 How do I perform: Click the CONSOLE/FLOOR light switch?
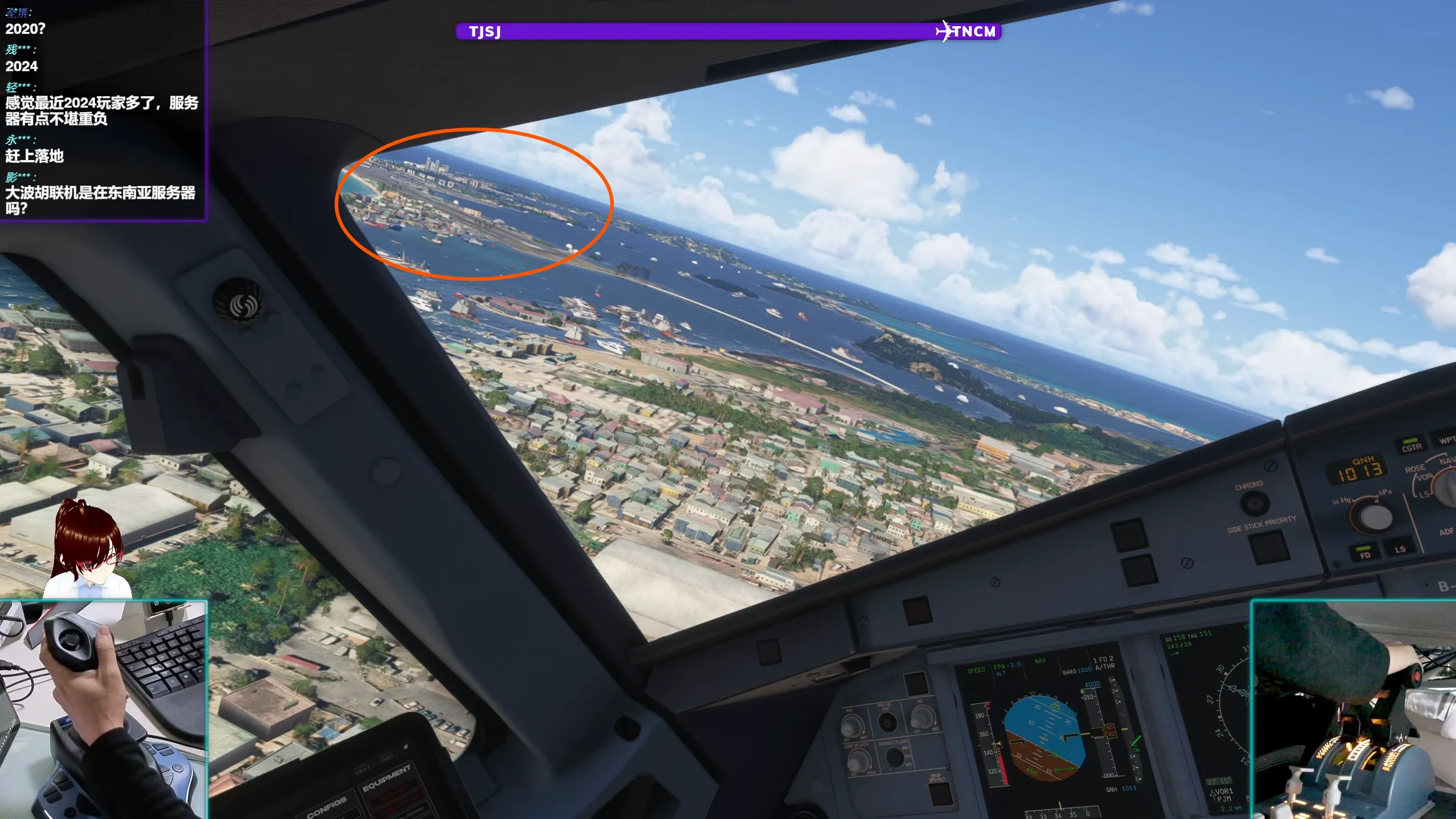pyautogui.click(x=894, y=757)
